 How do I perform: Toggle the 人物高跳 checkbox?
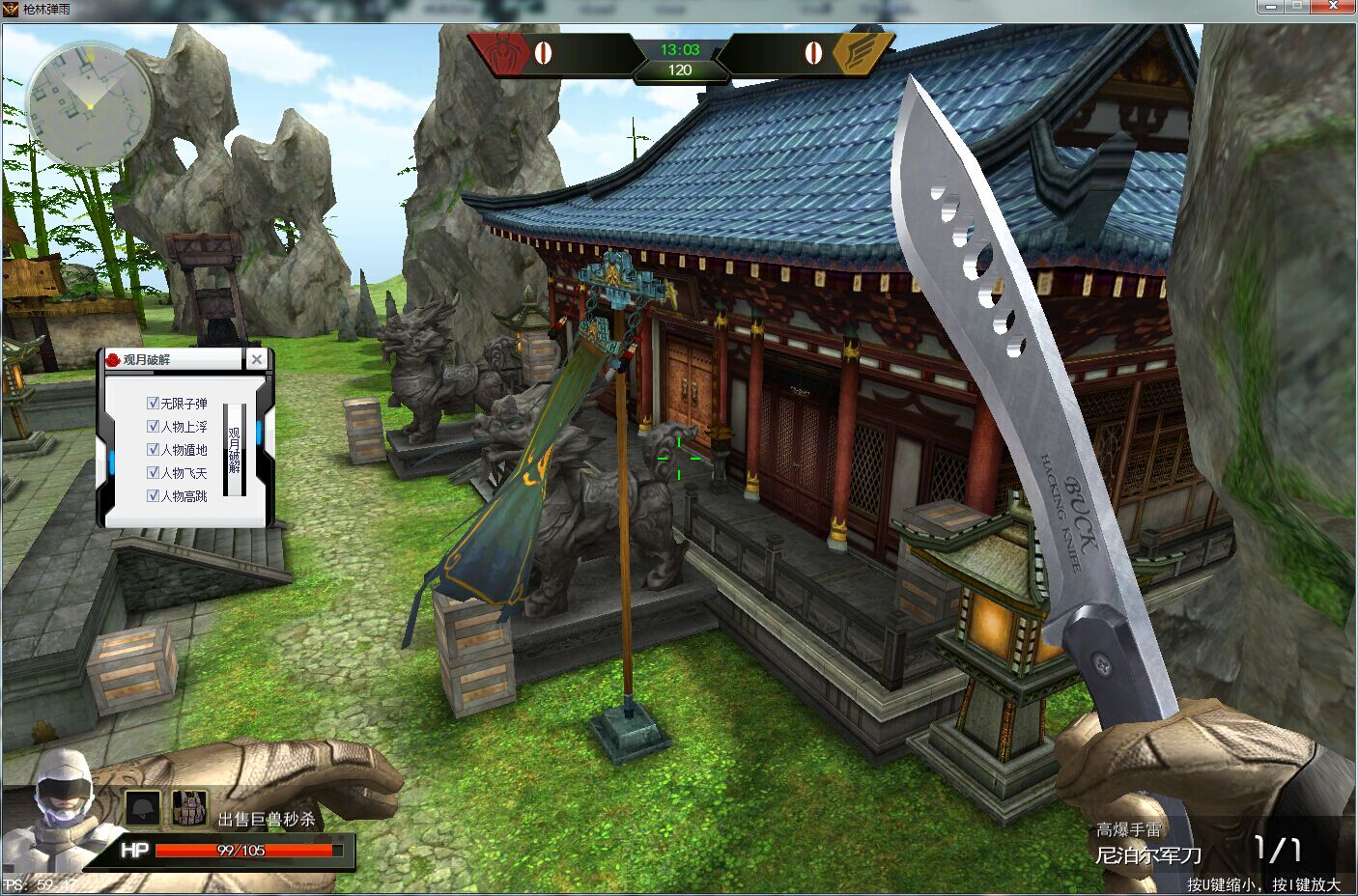click(x=153, y=495)
